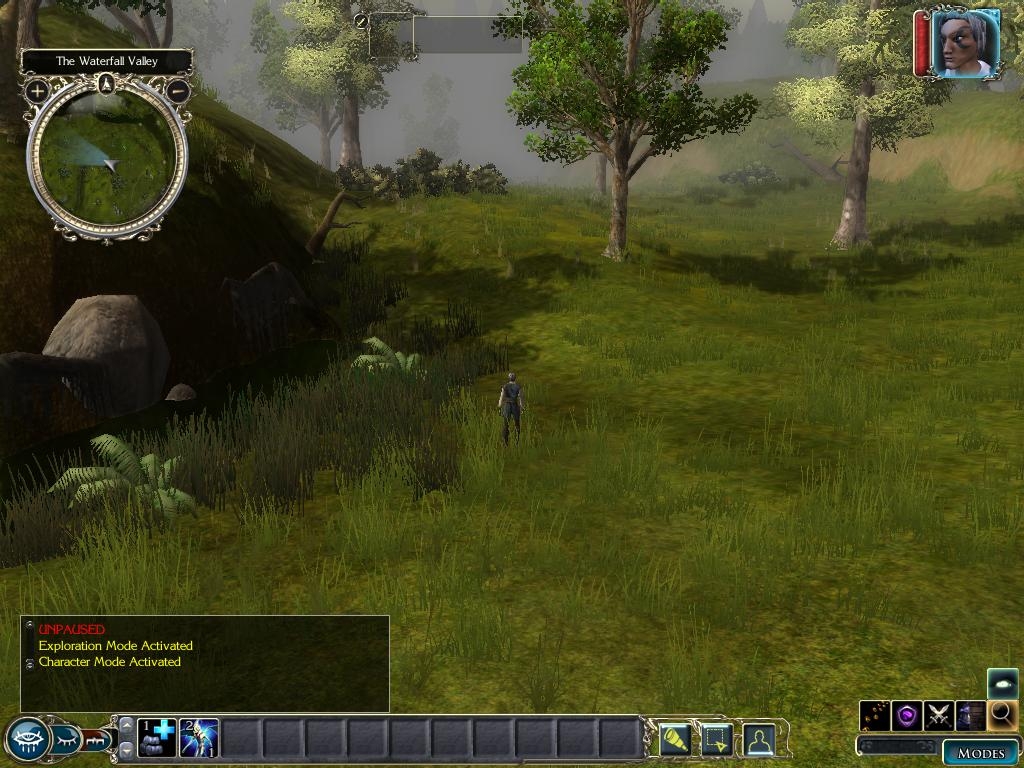Select the character portrait
The width and height of the screenshot is (1024, 768).
[x=964, y=42]
